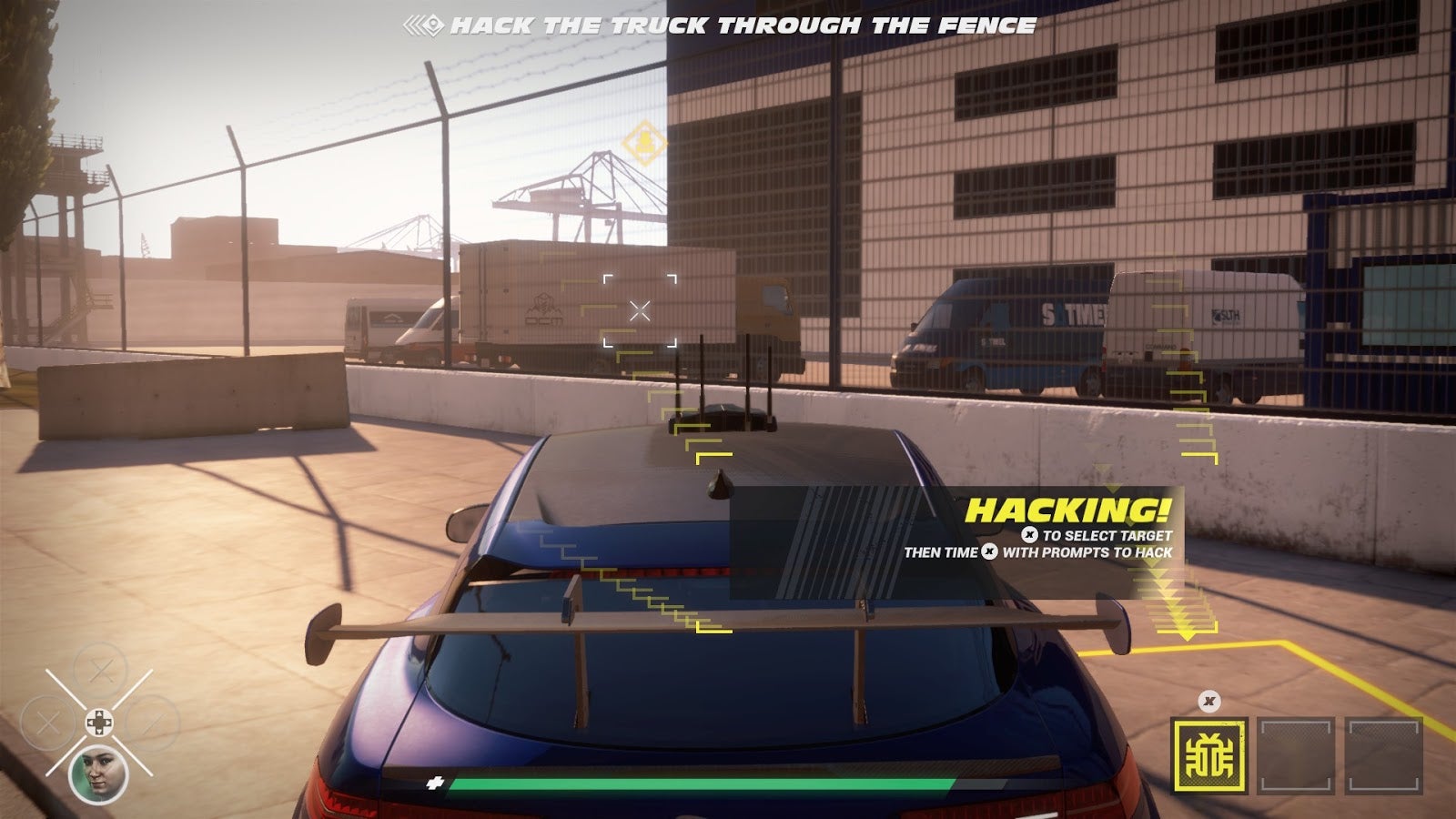Click the X reticle inside the targeting brackets
This screenshot has width=1456, height=819.
pos(640,309)
